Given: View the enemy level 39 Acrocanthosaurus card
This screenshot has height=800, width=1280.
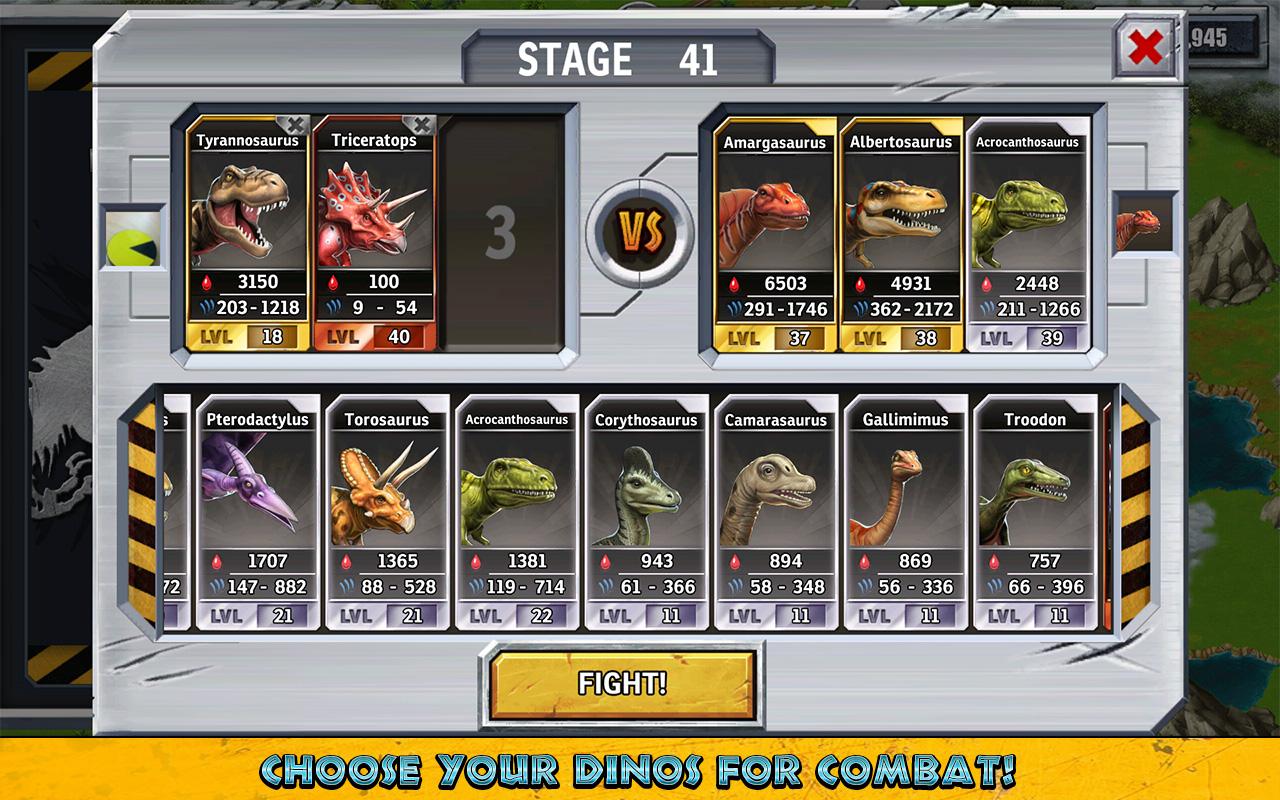Looking at the screenshot, I should click(1027, 234).
